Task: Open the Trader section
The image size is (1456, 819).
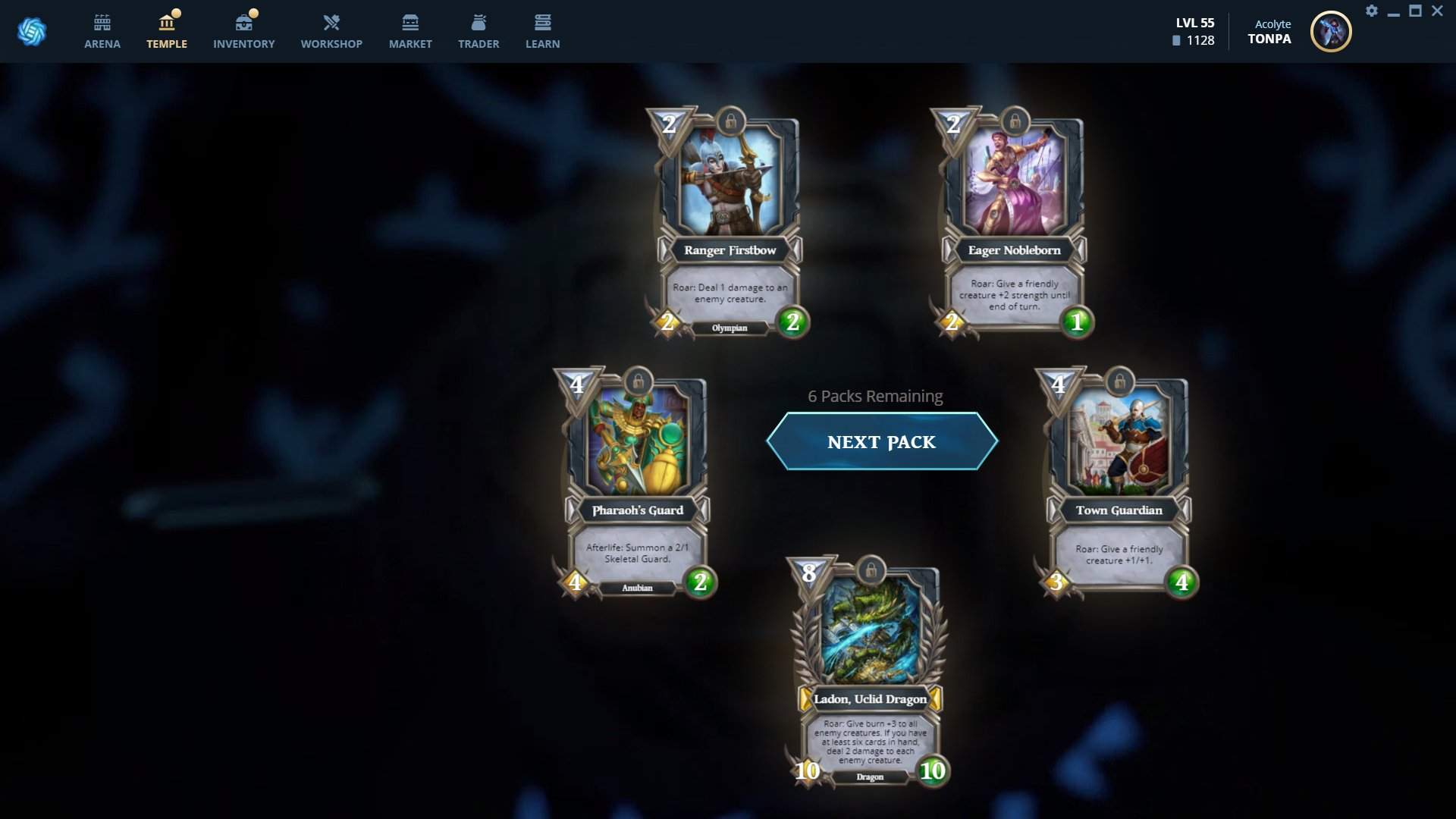Action: coord(479,32)
